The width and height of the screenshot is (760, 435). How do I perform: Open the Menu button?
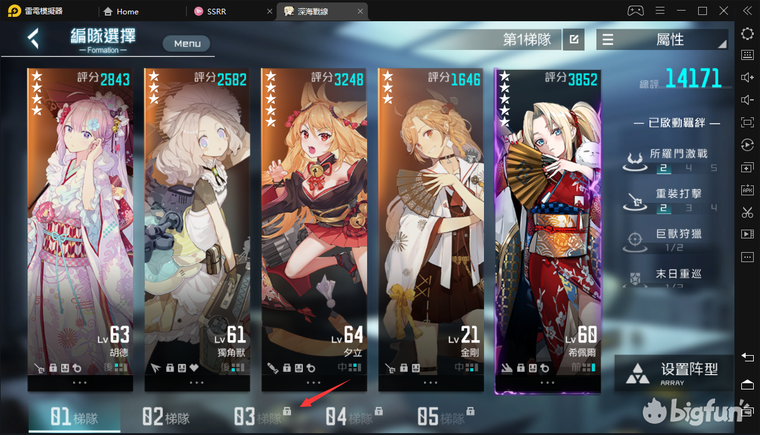pyautogui.click(x=187, y=43)
